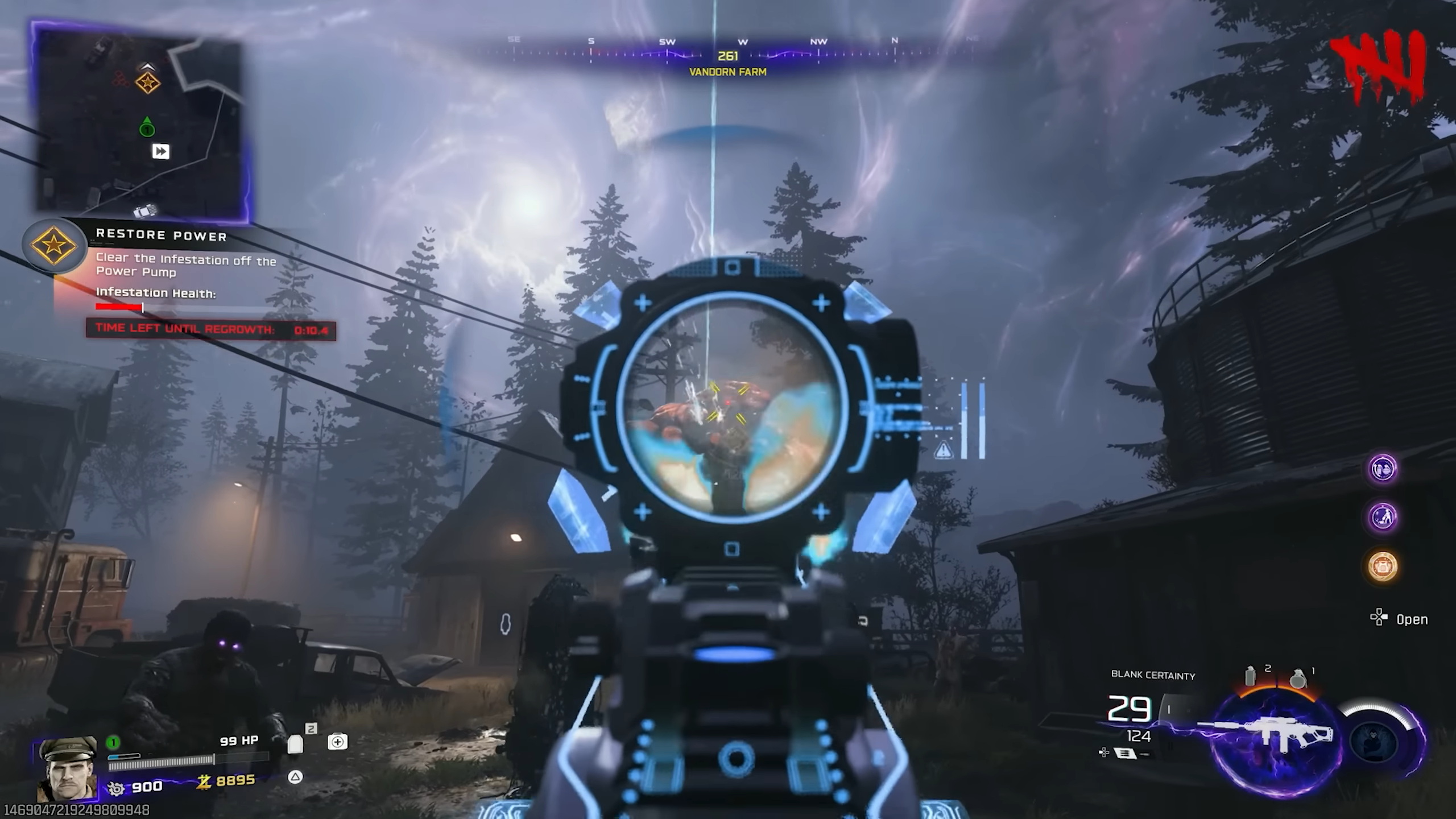This screenshot has width=1456, height=819.
Task: Toggle the topmost purple ability icon on right
Action: (1384, 468)
